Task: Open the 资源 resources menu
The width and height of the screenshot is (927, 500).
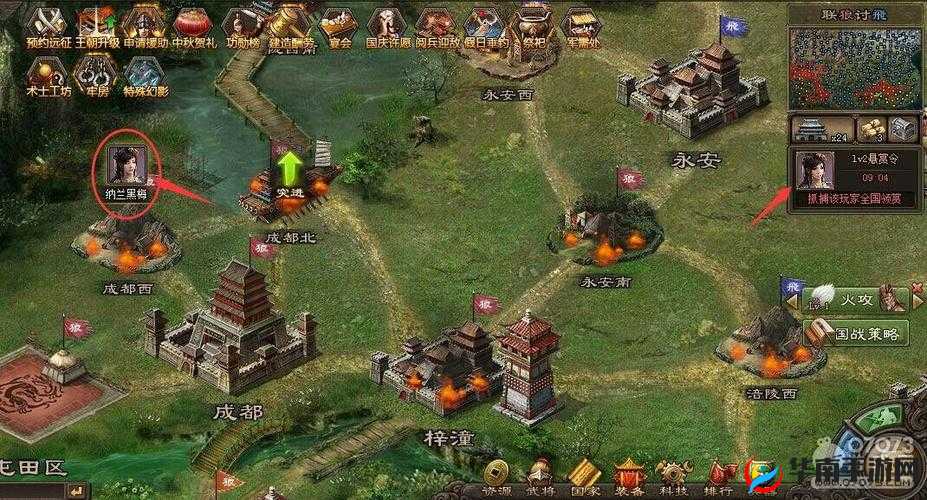Action: click(495, 476)
